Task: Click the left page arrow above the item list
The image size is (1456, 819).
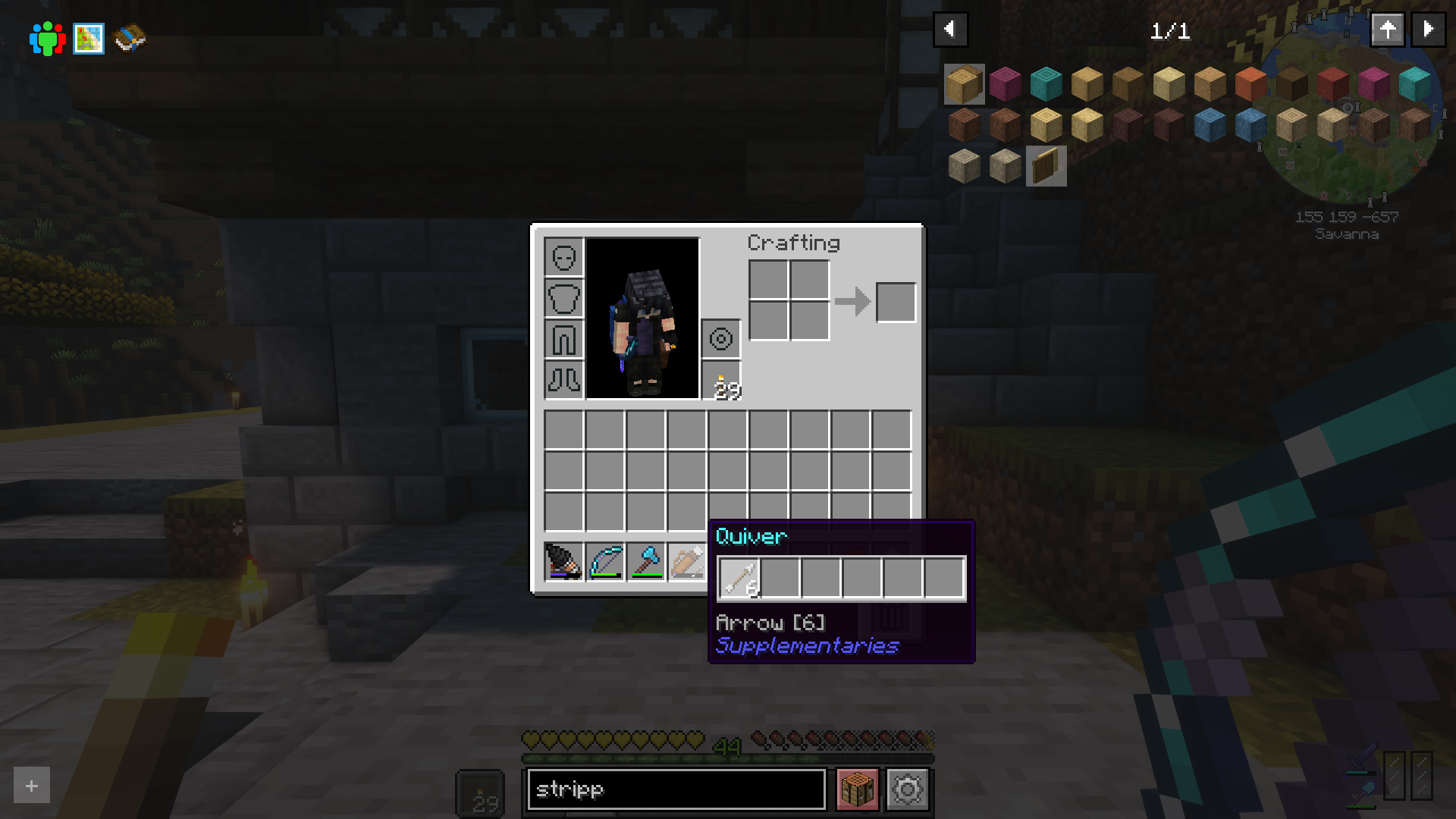Action: click(x=950, y=30)
